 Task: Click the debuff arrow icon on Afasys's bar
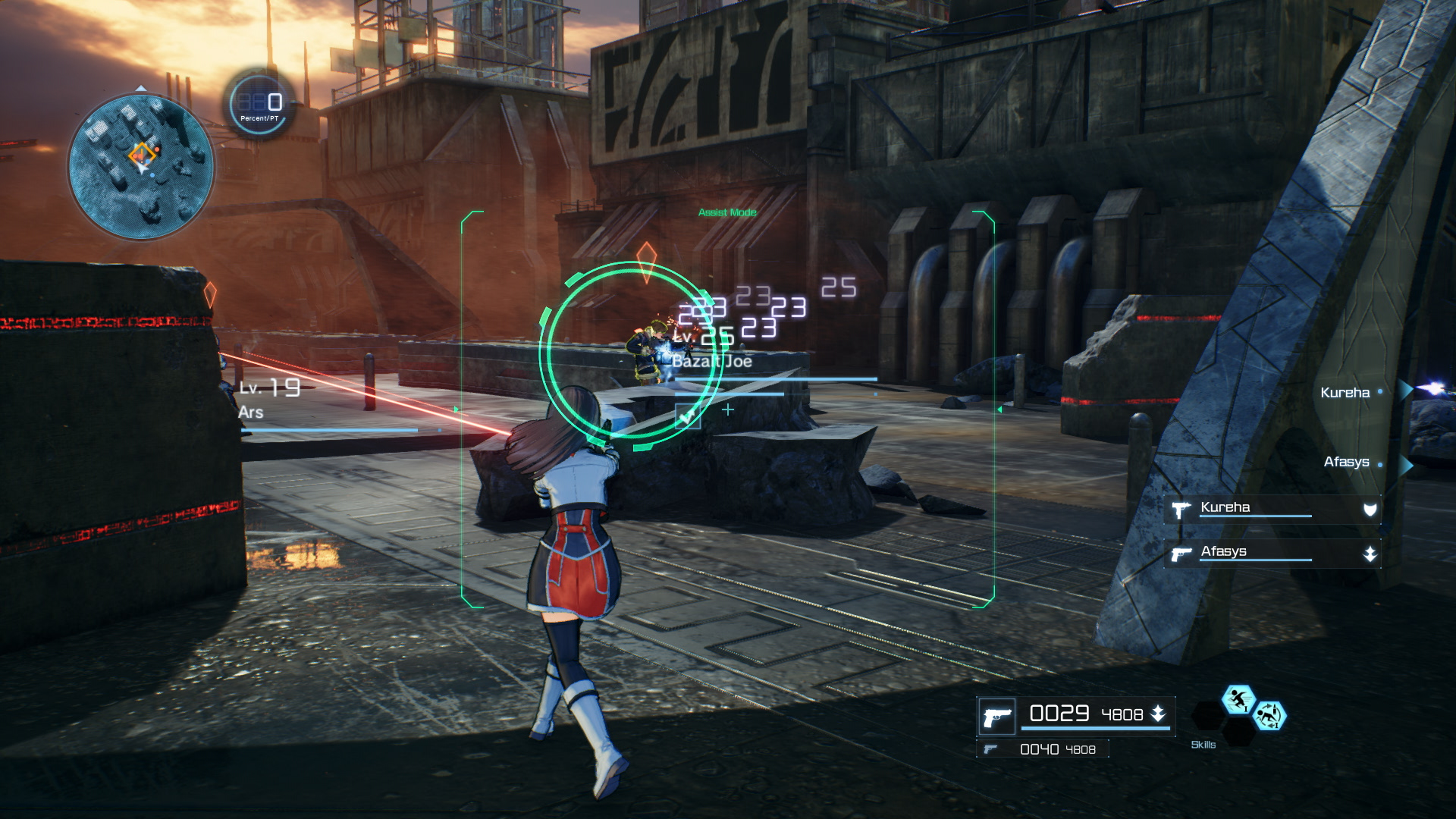pos(1370,553)
